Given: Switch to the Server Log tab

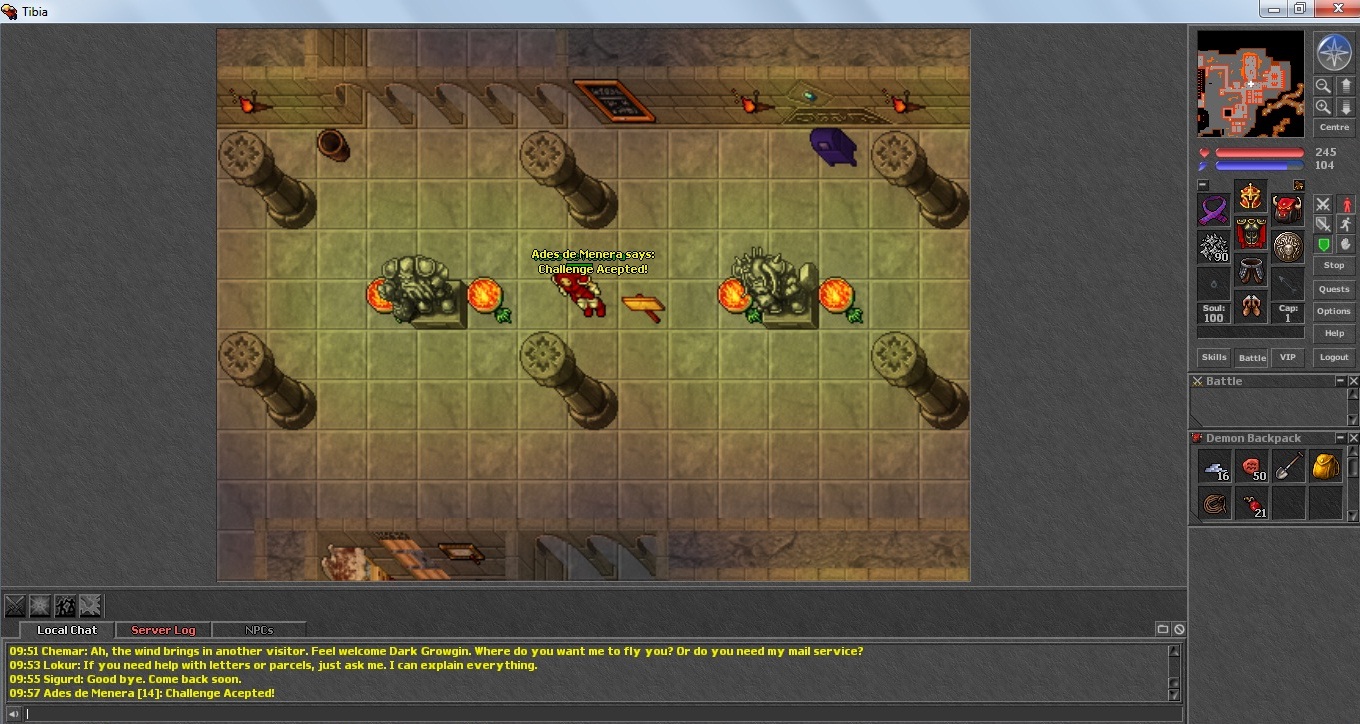Looking at the screenshot, I should coord(163,630).
